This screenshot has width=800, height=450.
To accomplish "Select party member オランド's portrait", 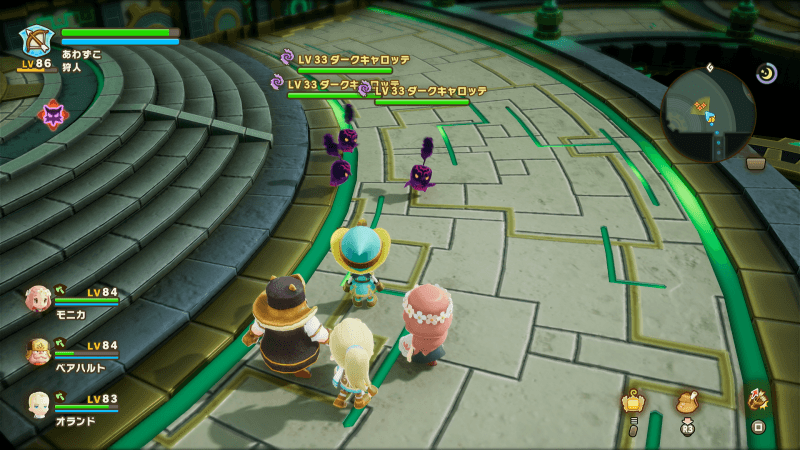I will coord(39,403).
